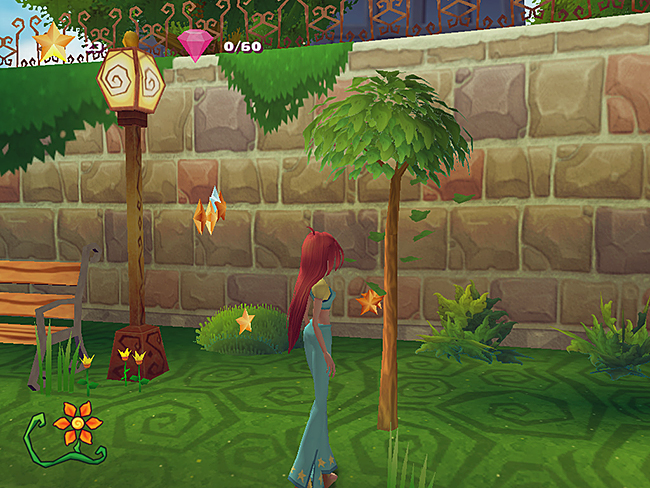
Task: Click the orange flower health icon
Action: point(77,423)
